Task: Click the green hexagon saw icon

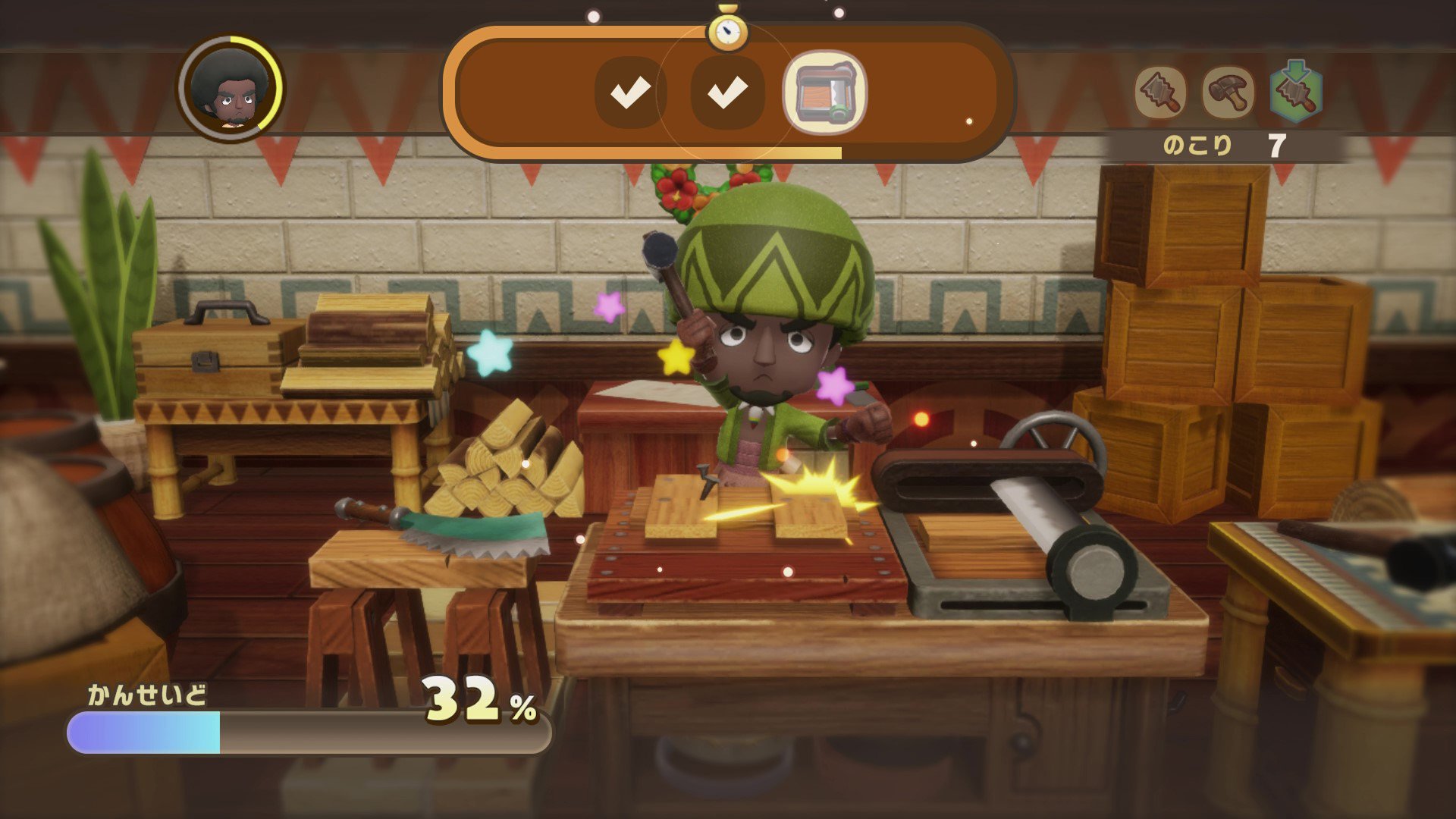Action: tap(1296, 93)
